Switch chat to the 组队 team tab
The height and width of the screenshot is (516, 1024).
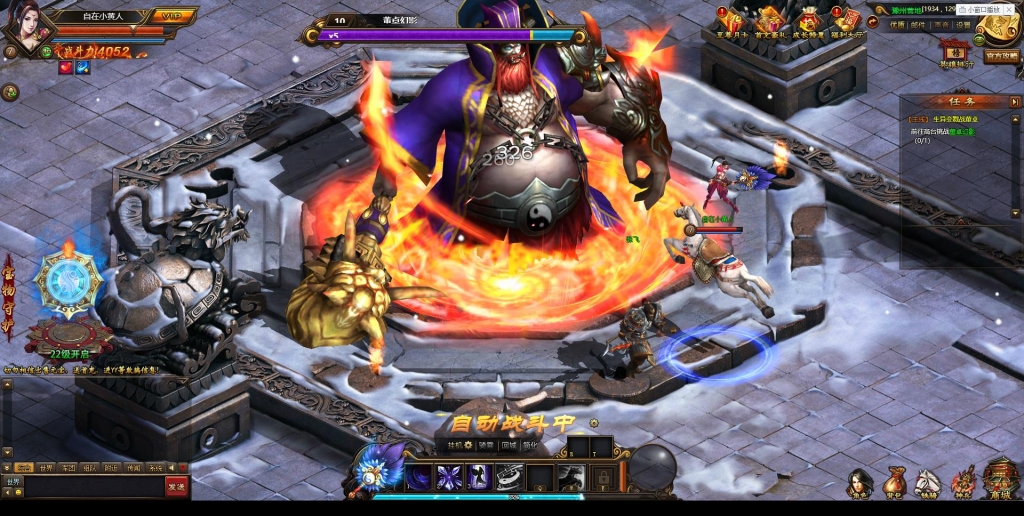coord(90,467)
